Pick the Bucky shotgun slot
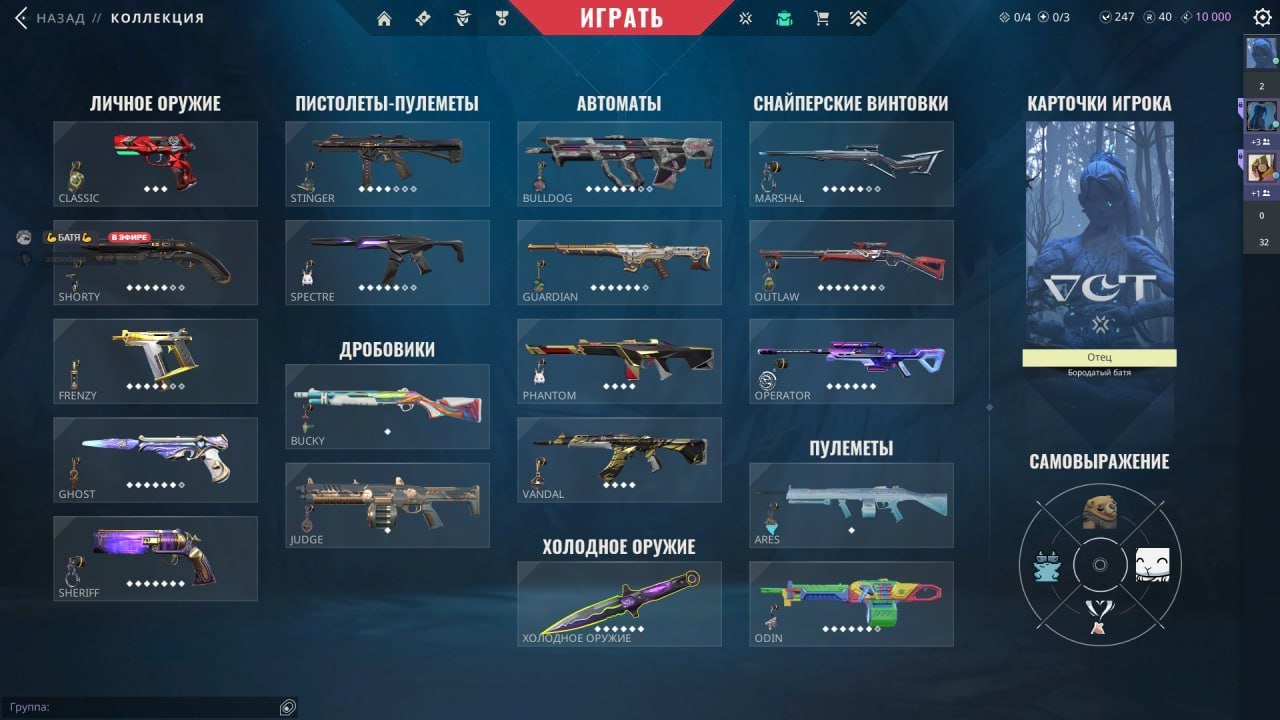 click(387, 406)
